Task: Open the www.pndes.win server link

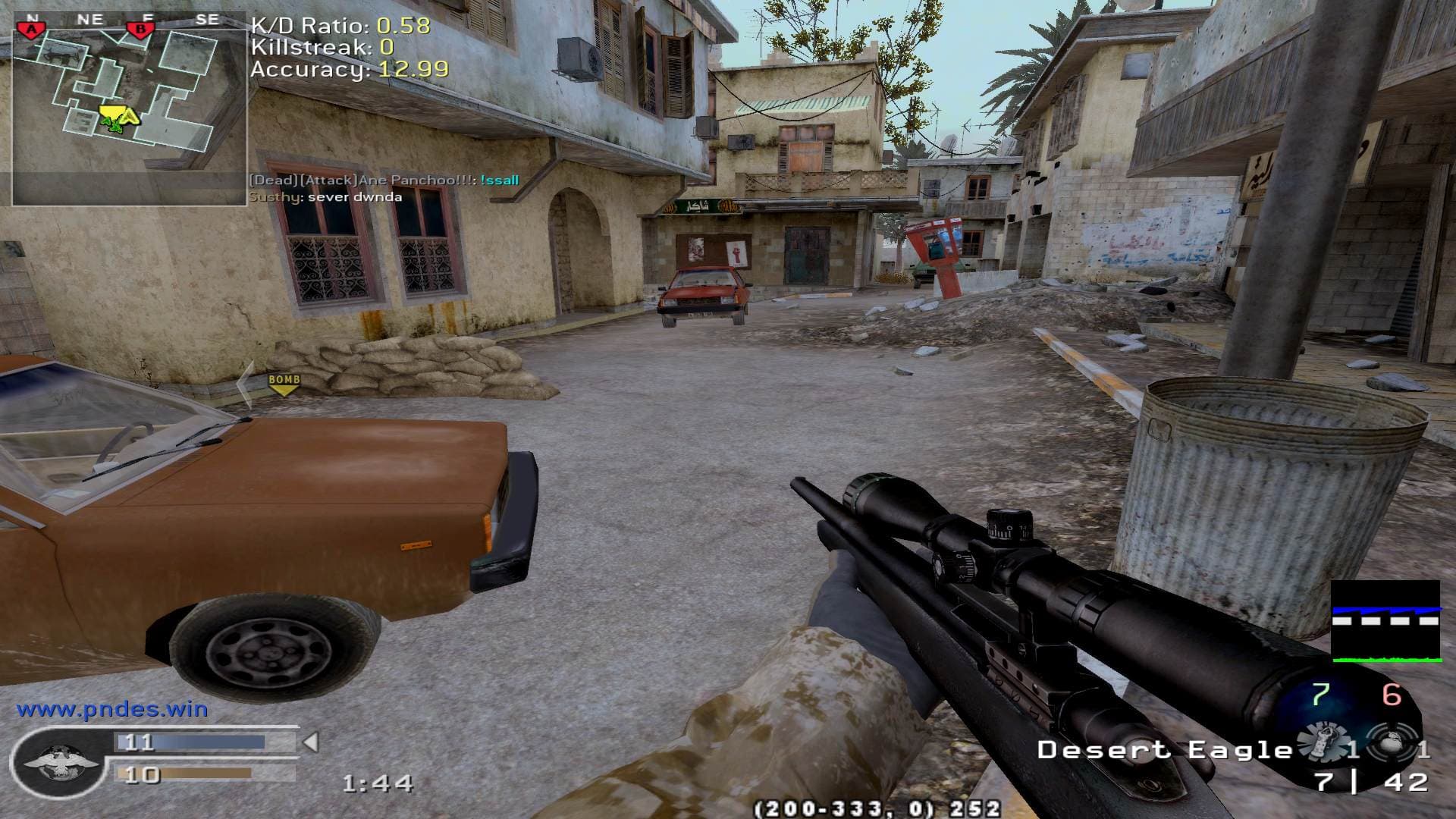Action: click(x=112, y=710)
